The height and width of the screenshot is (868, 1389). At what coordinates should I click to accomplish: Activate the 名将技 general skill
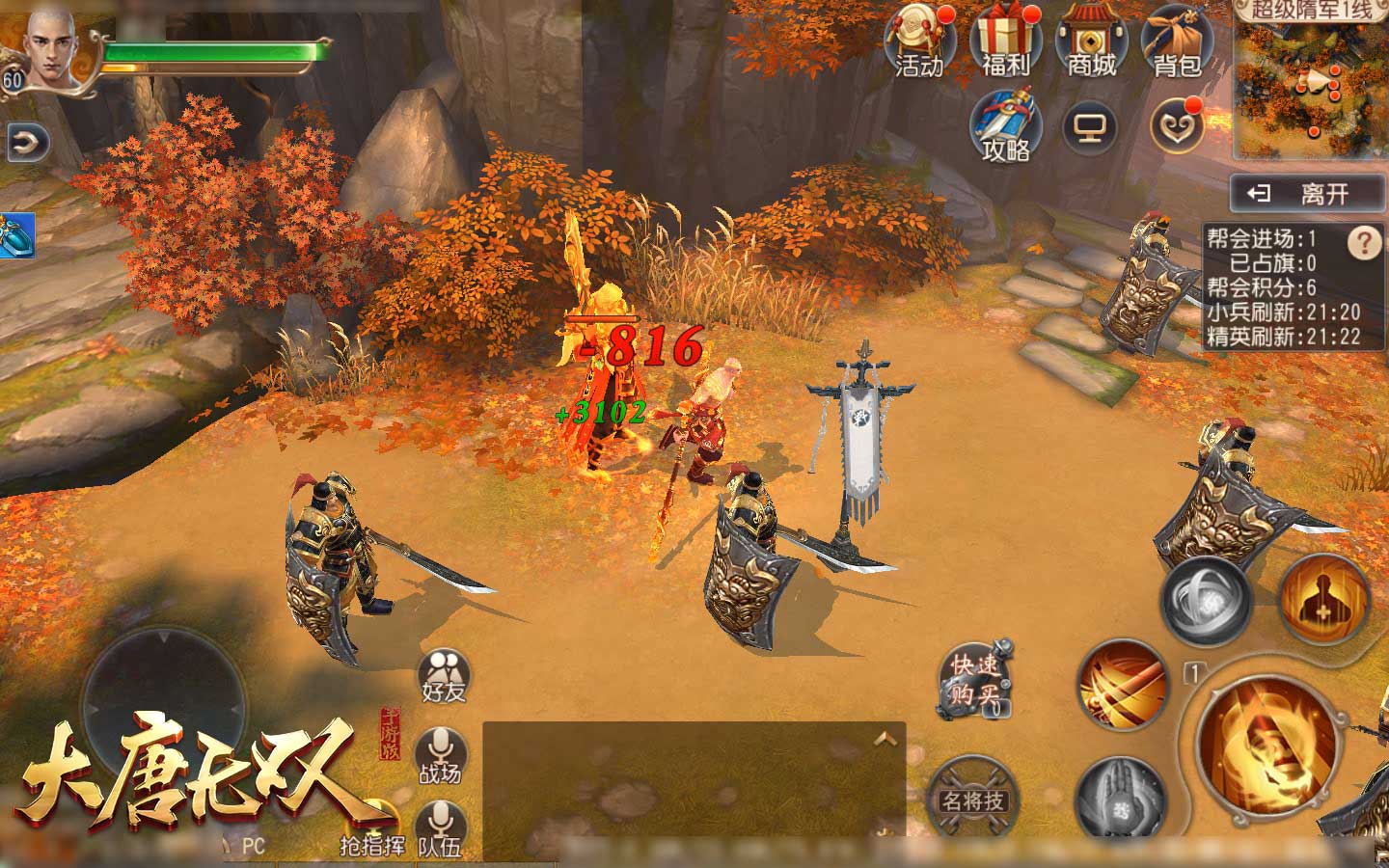(972, 799)
